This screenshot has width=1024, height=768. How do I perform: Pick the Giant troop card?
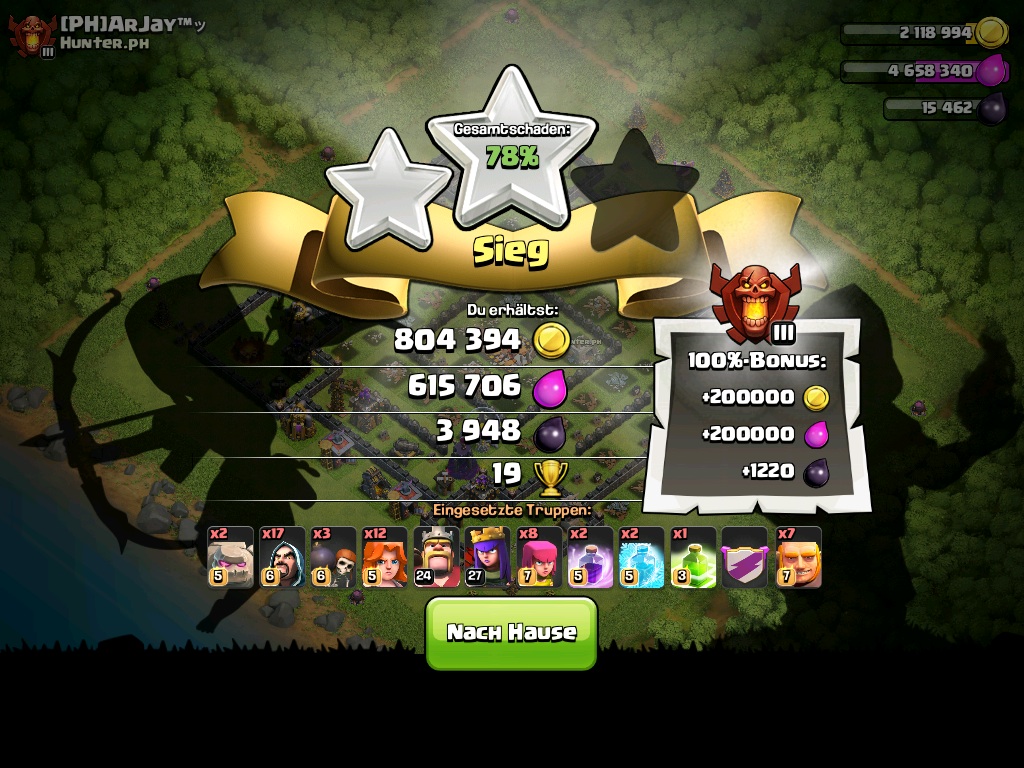pos(798,557)
